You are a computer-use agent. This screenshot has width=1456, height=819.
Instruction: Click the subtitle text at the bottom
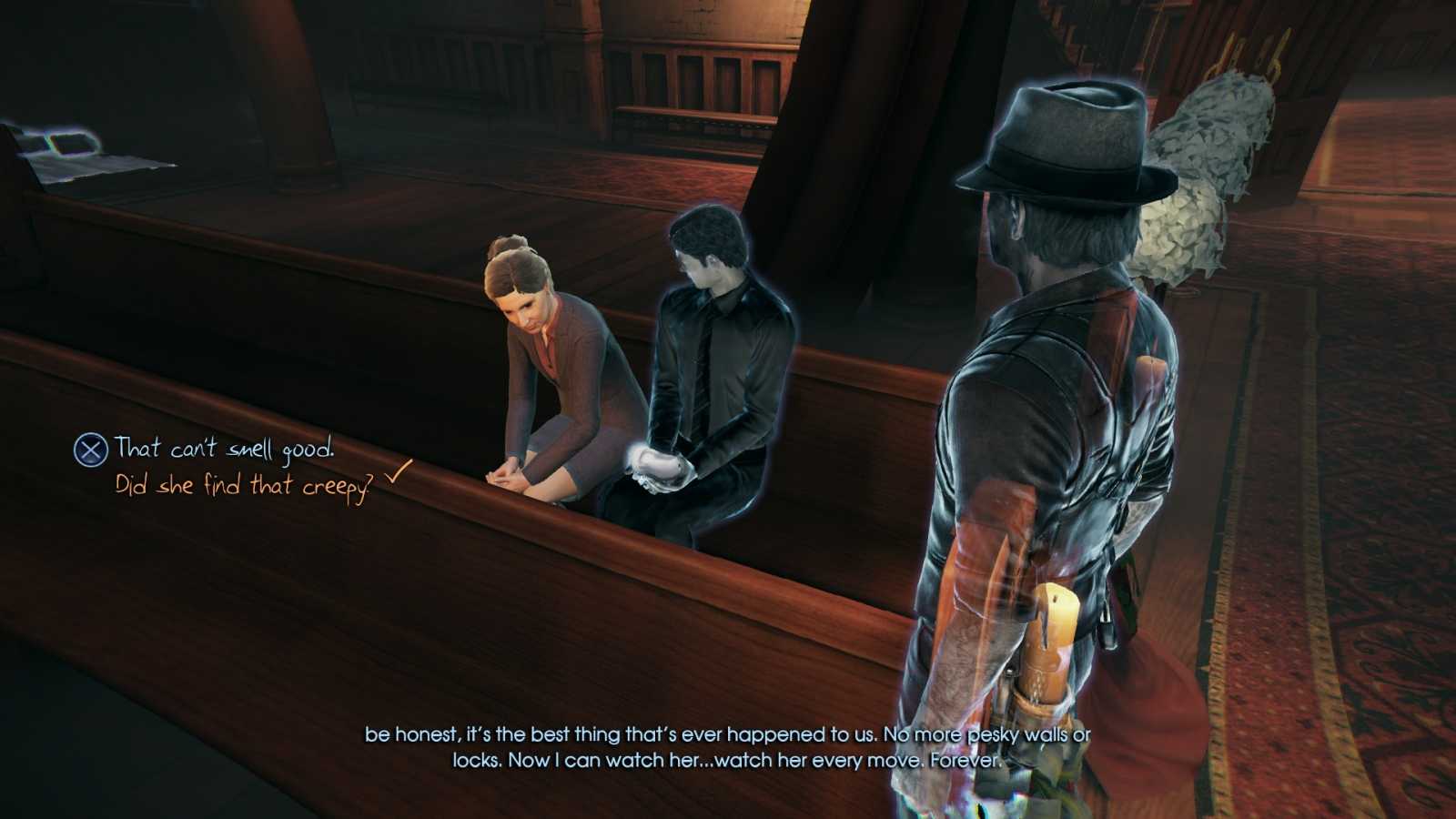(x=728, y=748)
